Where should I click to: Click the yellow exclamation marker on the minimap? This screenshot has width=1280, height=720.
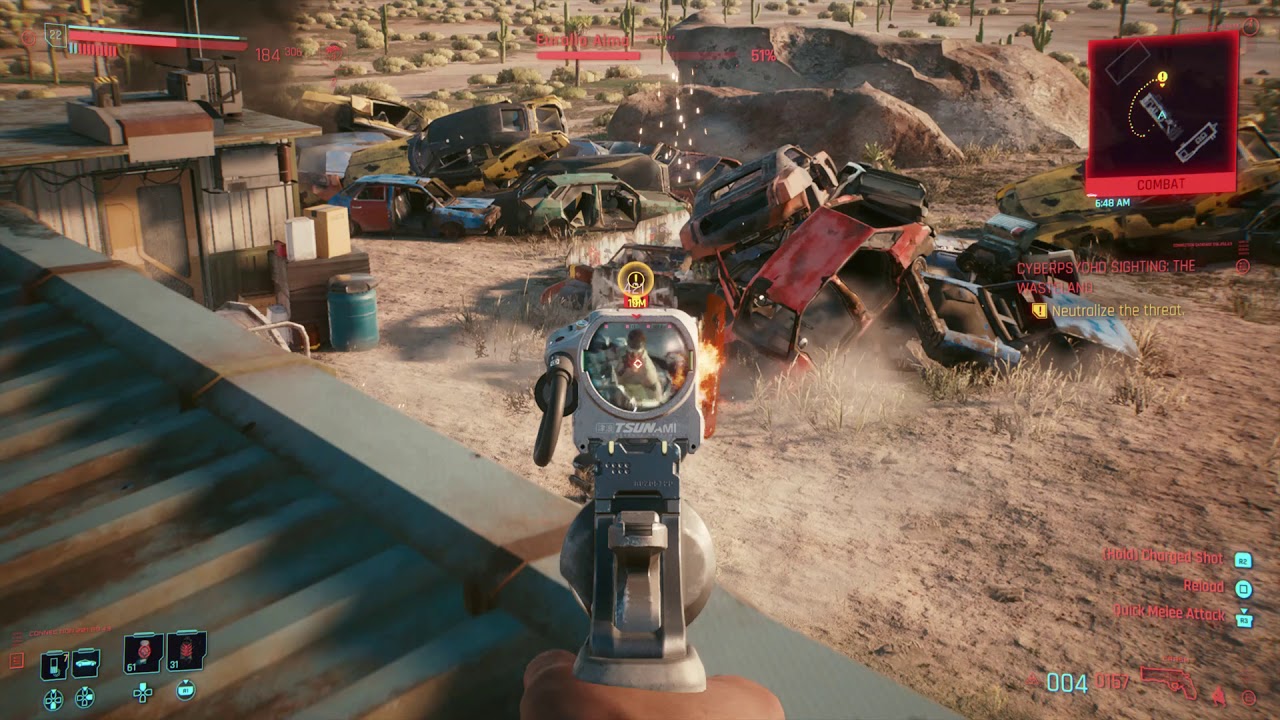(x=1161, y=76)
